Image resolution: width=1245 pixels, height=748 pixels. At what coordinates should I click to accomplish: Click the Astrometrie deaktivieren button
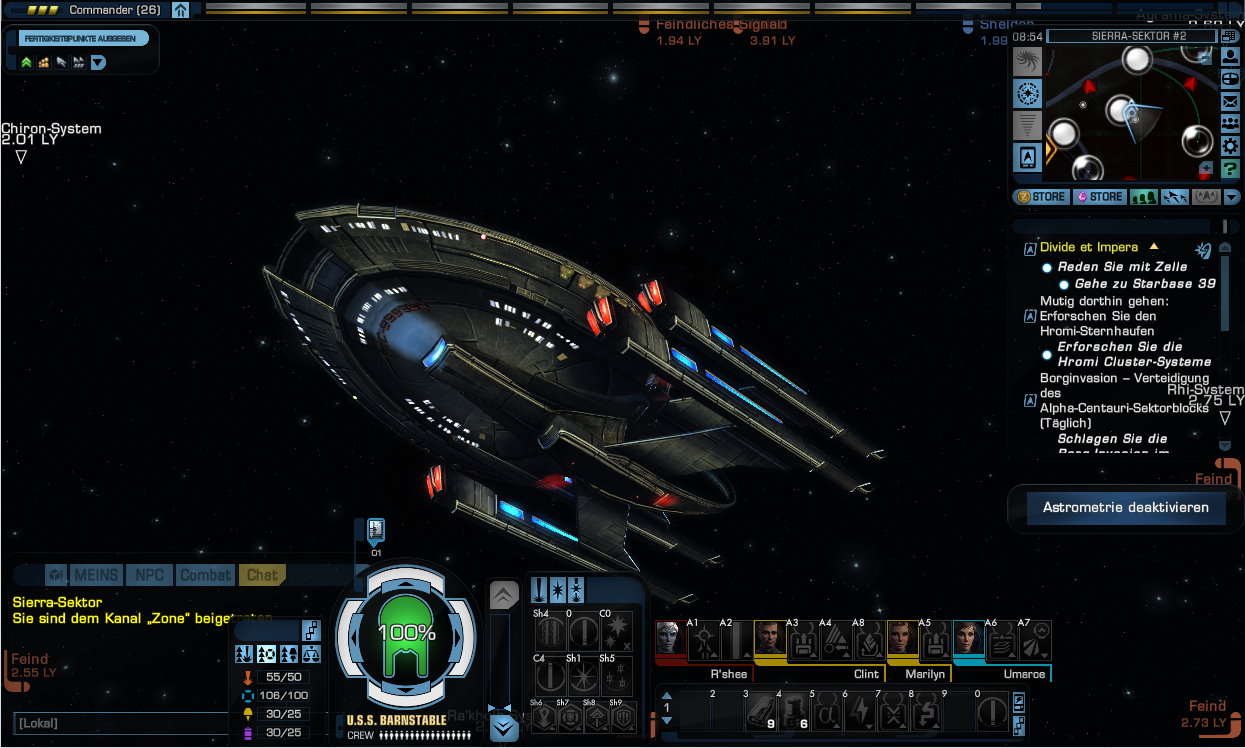[x=1126, y=508]
